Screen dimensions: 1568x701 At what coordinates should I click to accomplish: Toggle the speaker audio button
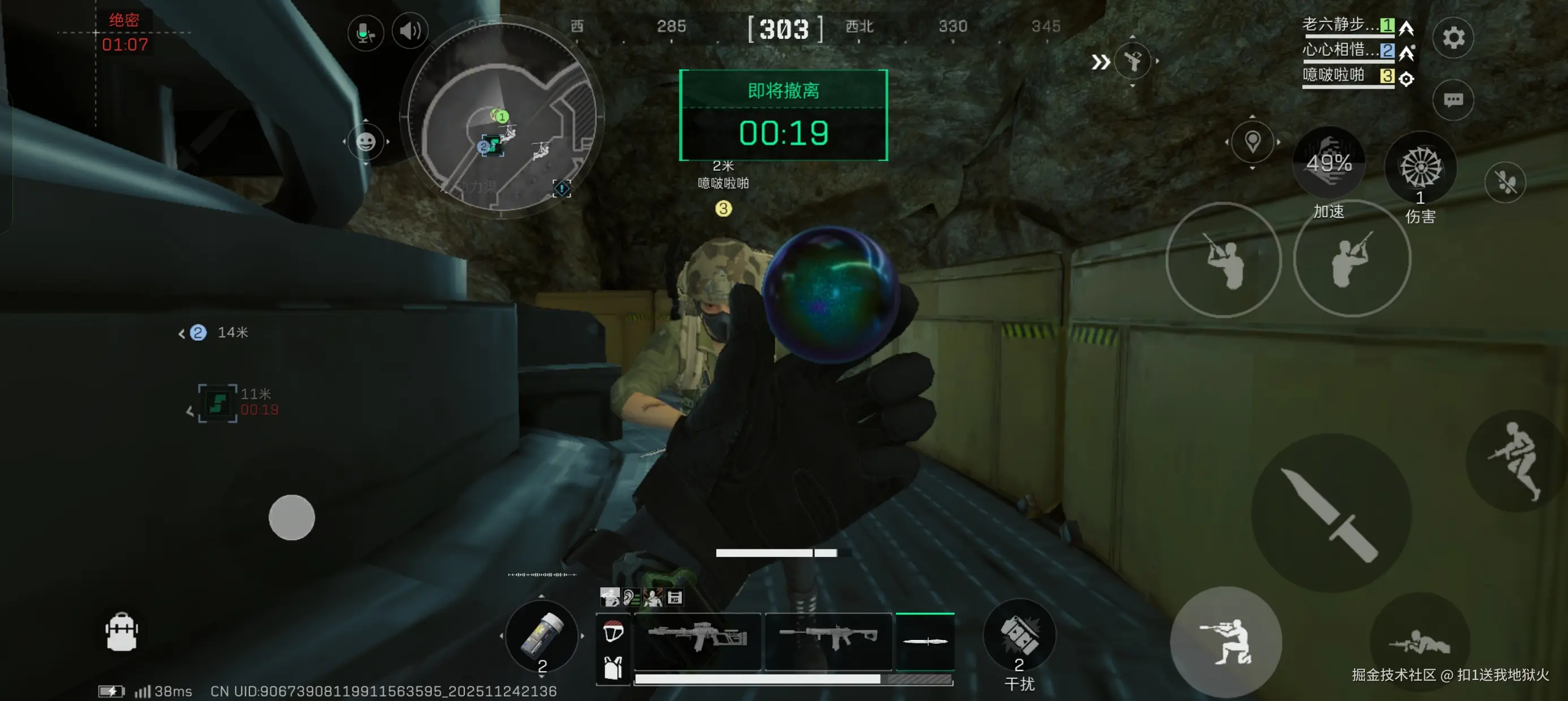tap(410, 31)
